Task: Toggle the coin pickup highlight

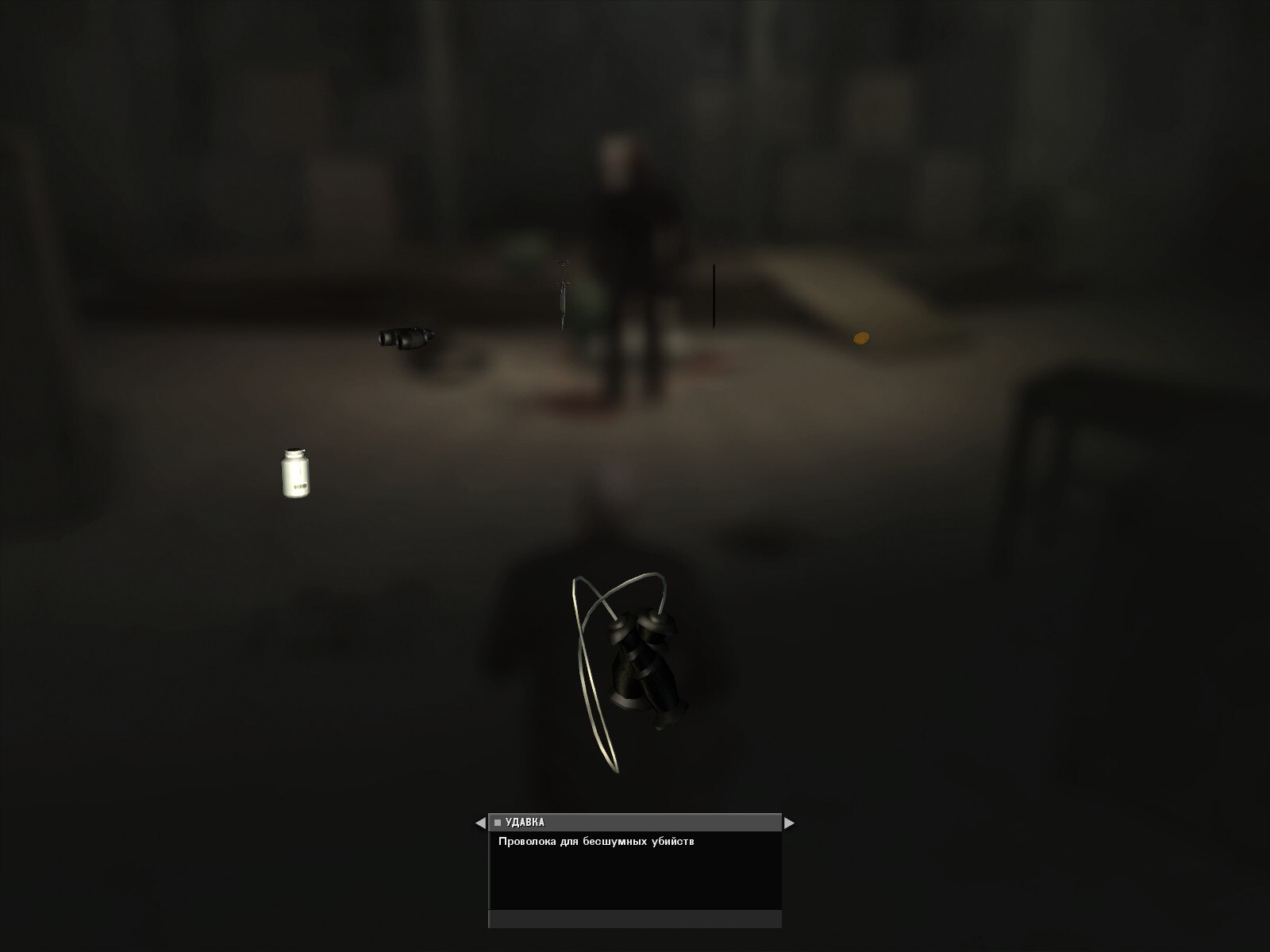Action: [860, 336]
